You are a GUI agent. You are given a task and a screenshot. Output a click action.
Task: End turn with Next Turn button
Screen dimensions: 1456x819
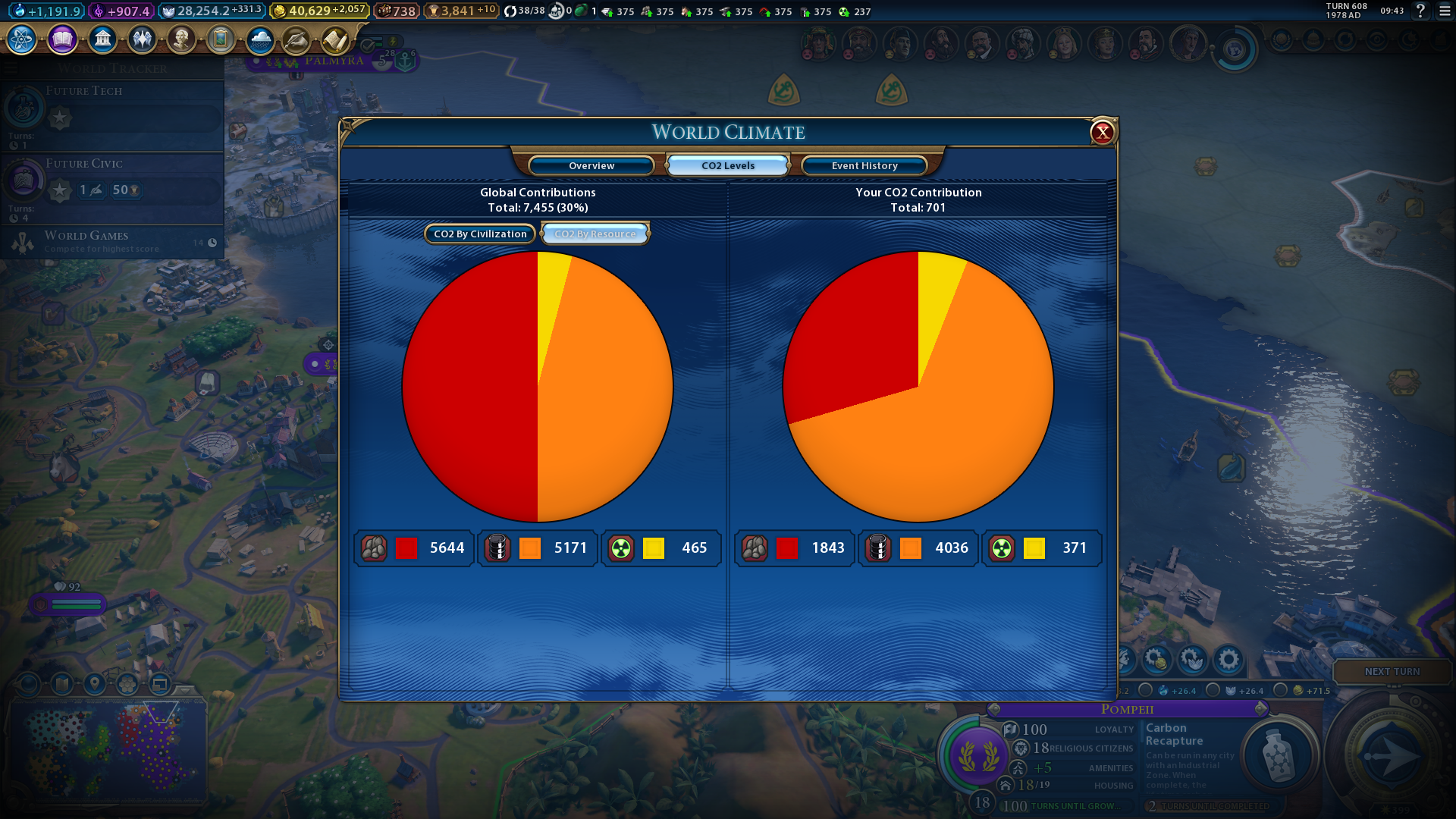tap(1392, 672)
